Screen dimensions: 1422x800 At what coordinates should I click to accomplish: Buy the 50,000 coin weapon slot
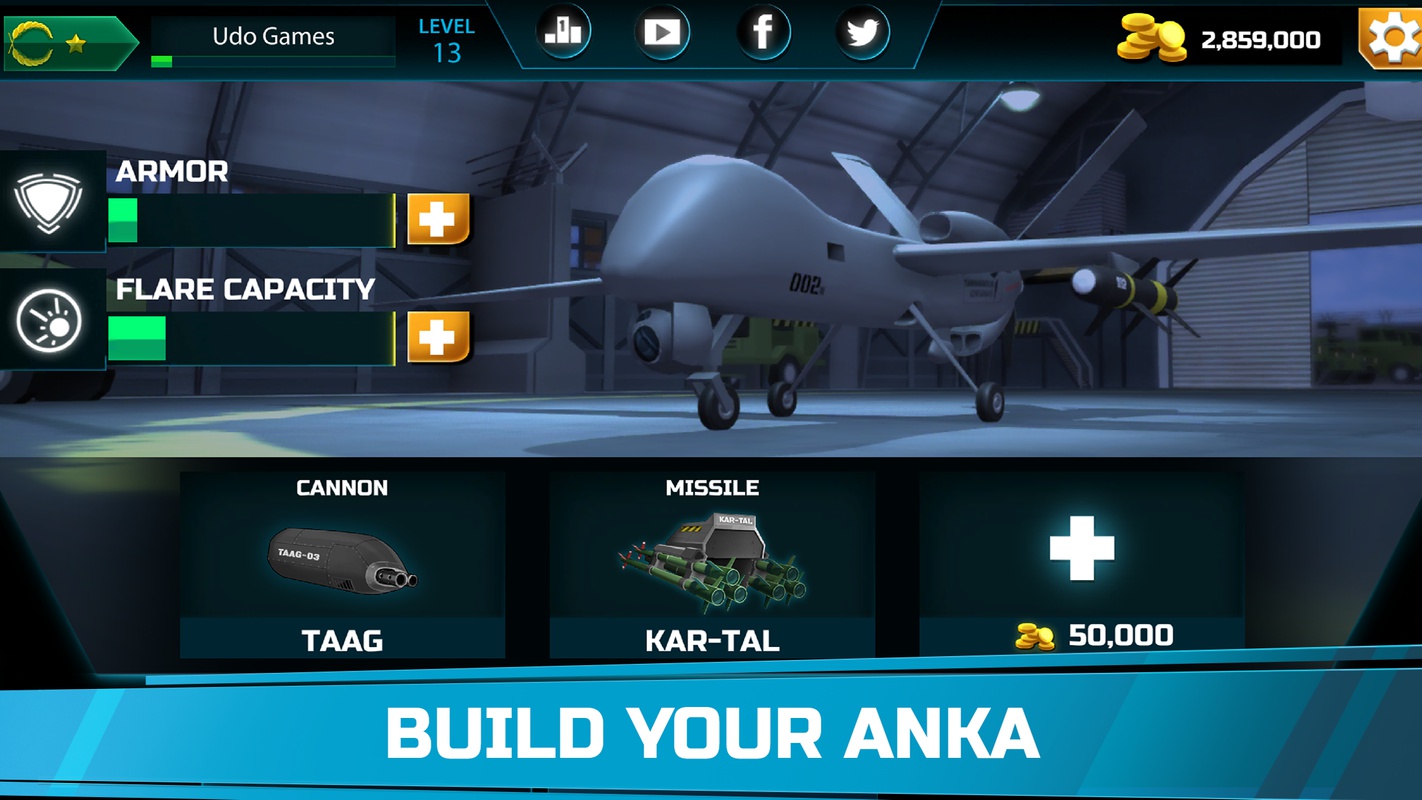(x=1082, y=565)
